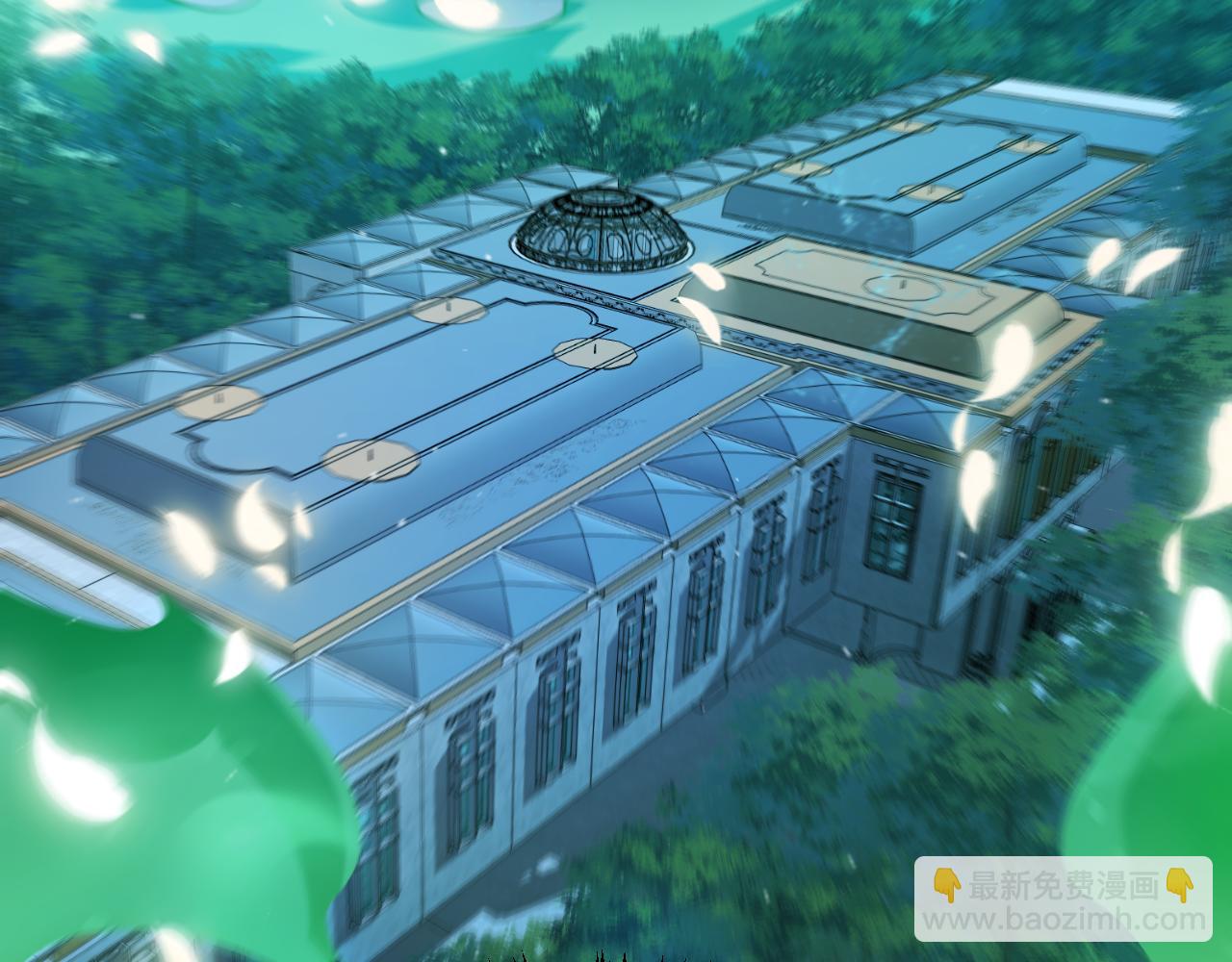Open the baozimh.com free manga banner

coord(1063,899)
